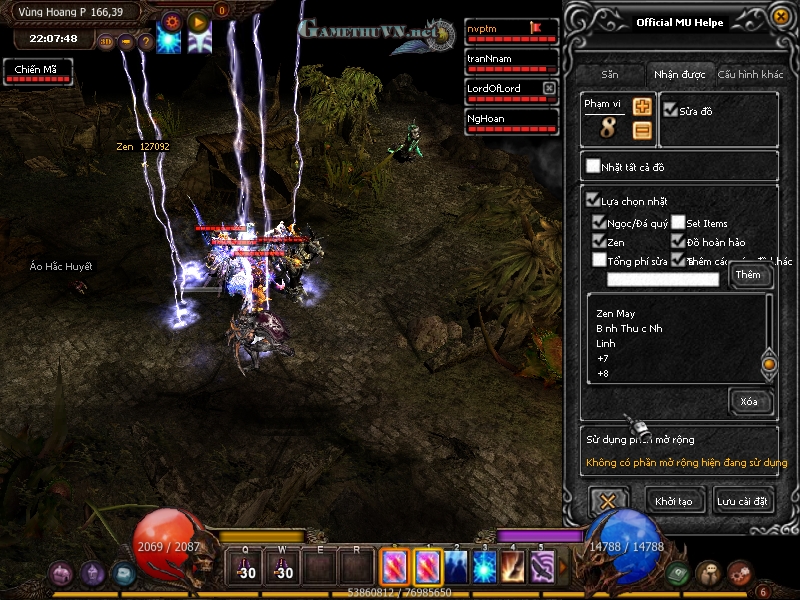Viewport: 800px width, 600px height.
Task: Switch to the Săn tab
Action: pyautogui.click(x=610, y=74)
